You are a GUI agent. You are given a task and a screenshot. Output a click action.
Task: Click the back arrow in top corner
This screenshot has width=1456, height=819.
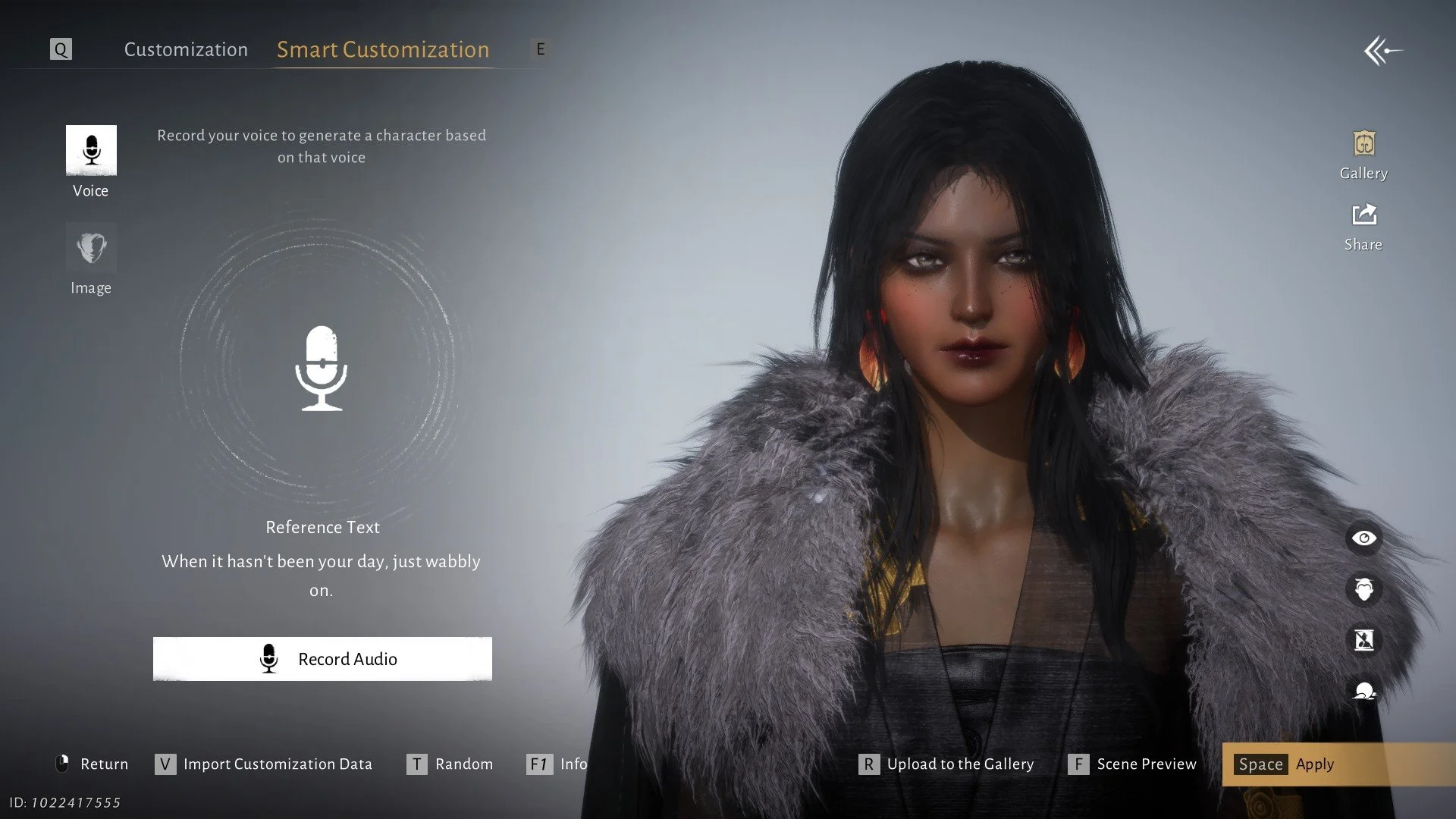click(x=1382, y=52)
